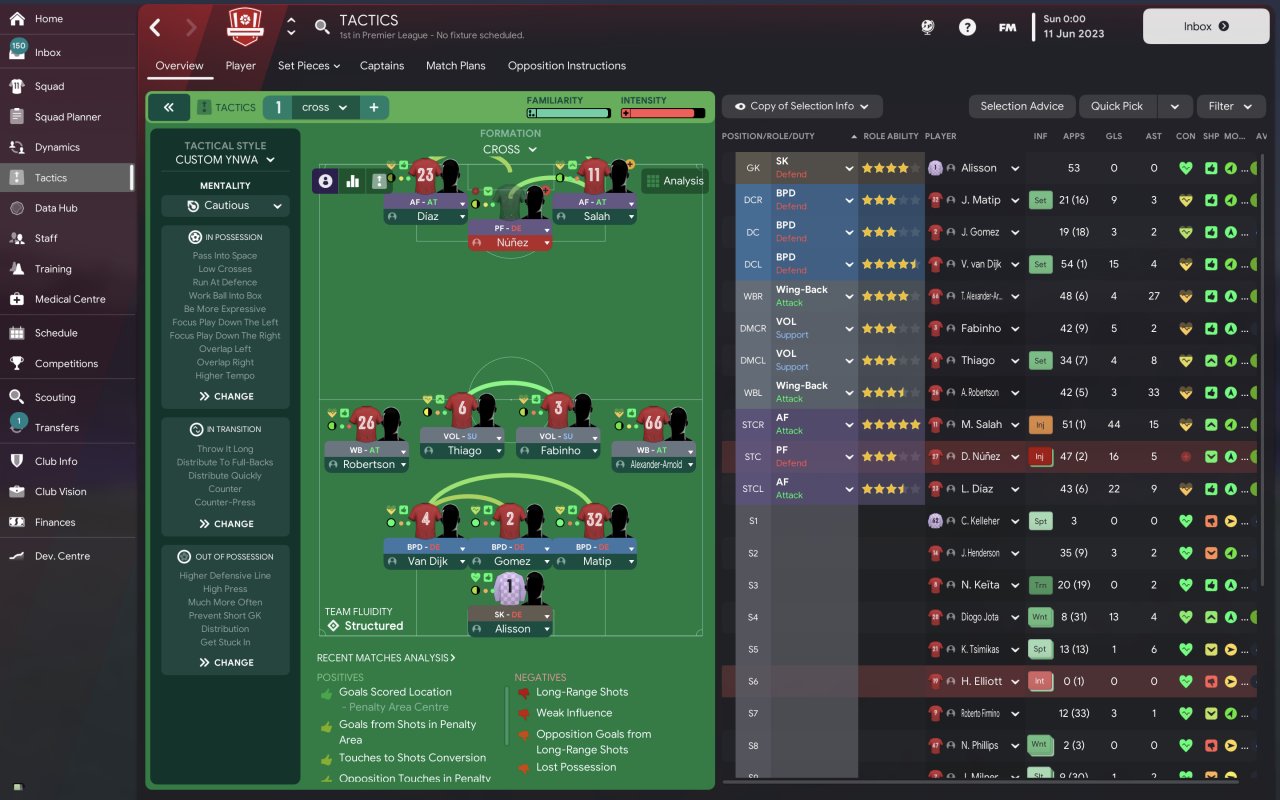Change the In Possession instructions

click(225, 396)
